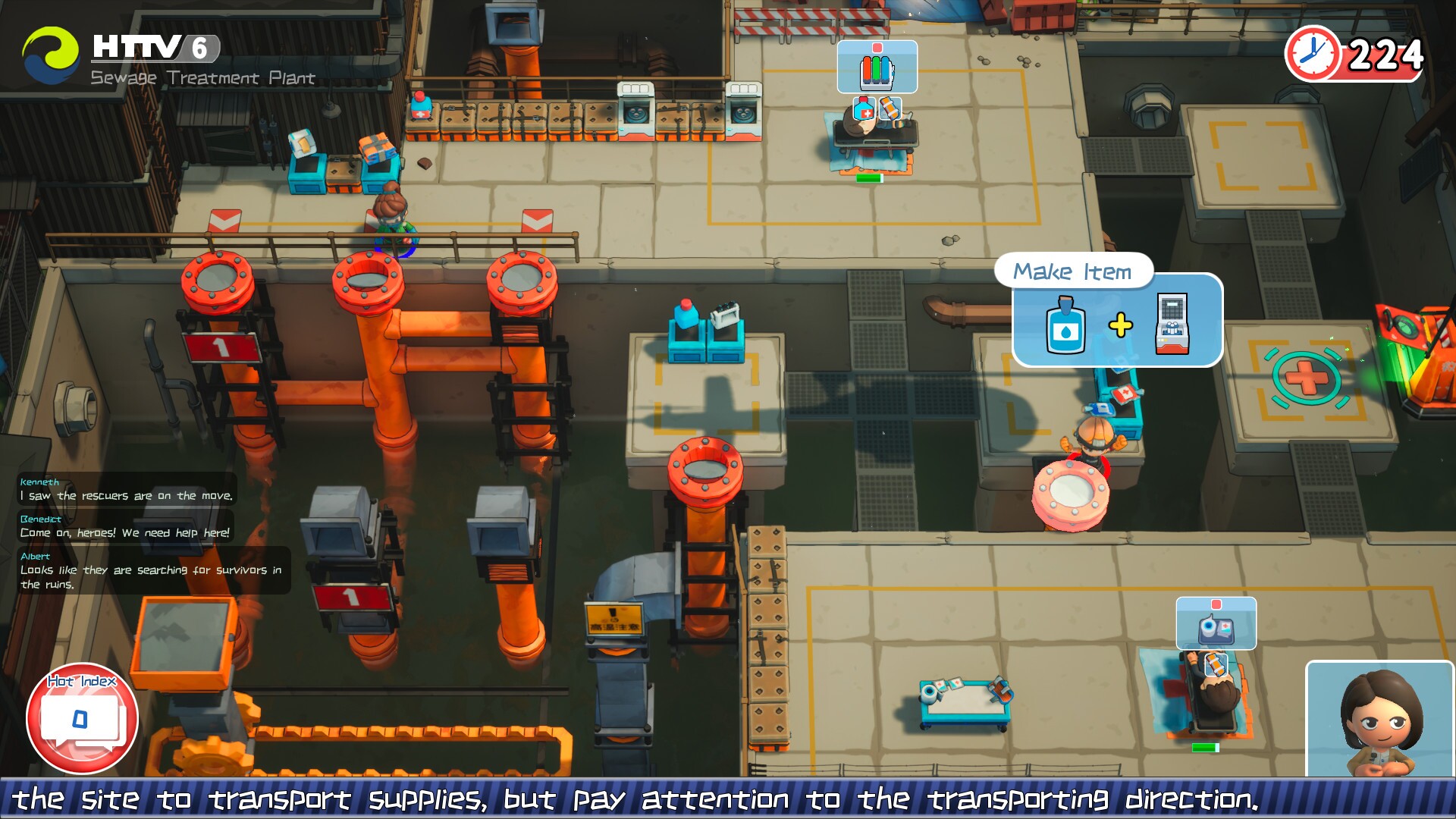The height and width of the screenshot is (819, 1456).
Task: Click the orange splint icon in patient's request bubble
Action: pos(890,108)
